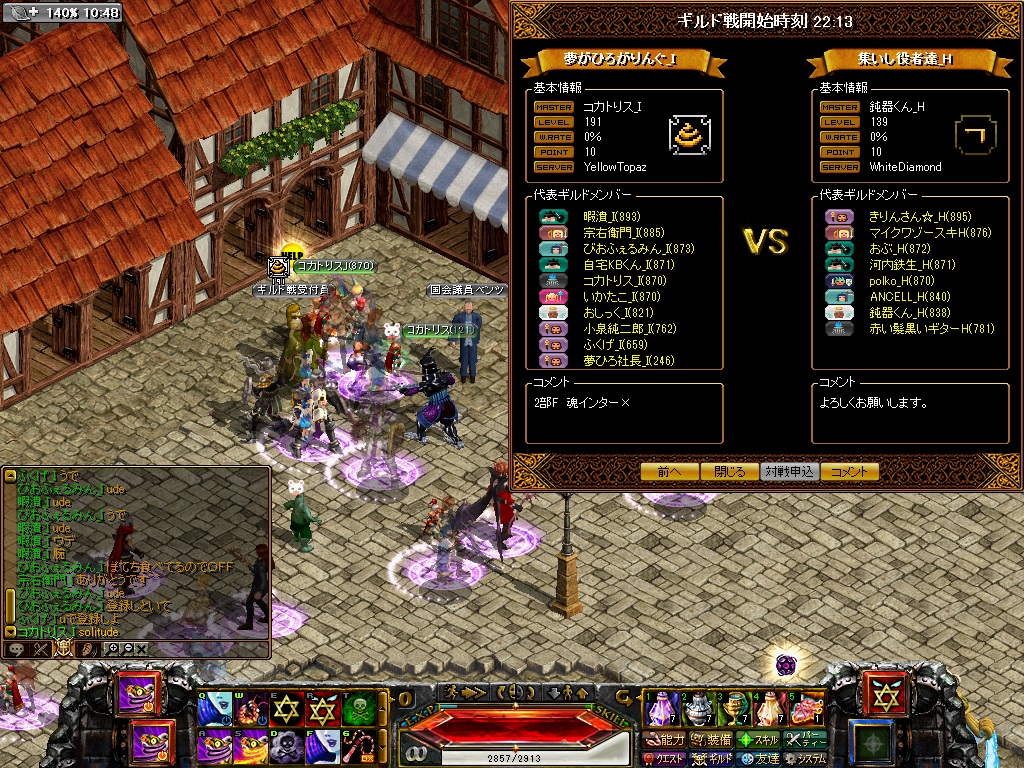Open the 友達 friends list
This screenshot has width=1024, height=768.
pyautogui.click(x=757, y=759)
